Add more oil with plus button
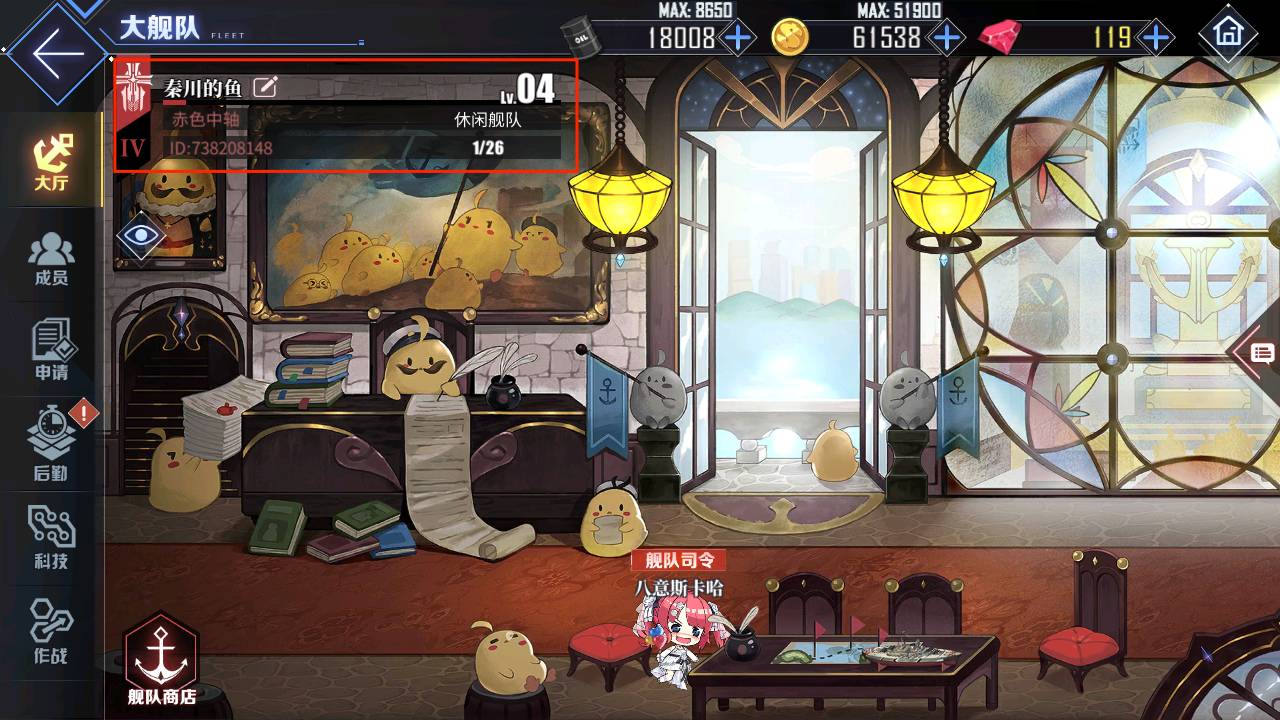This screenshot has height=720, width=1280. (738, 38)
